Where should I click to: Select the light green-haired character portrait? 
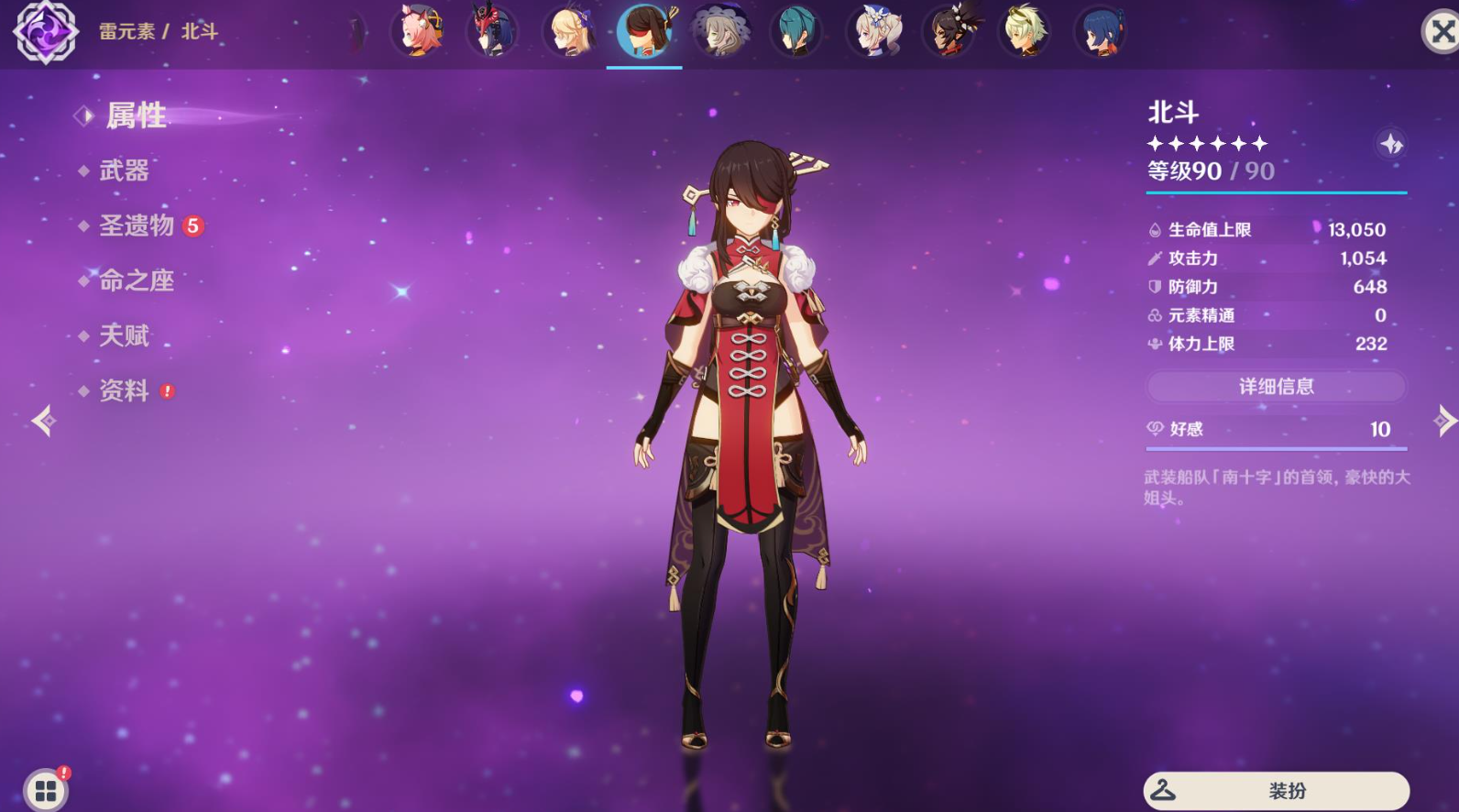click(x=1025, y=30)
